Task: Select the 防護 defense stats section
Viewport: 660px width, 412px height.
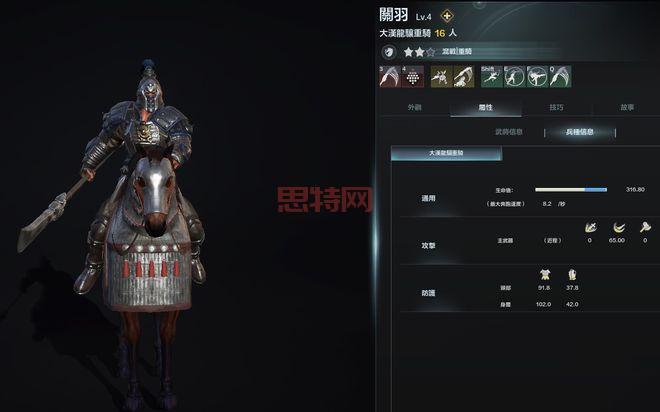Action: tap(428, 292)
